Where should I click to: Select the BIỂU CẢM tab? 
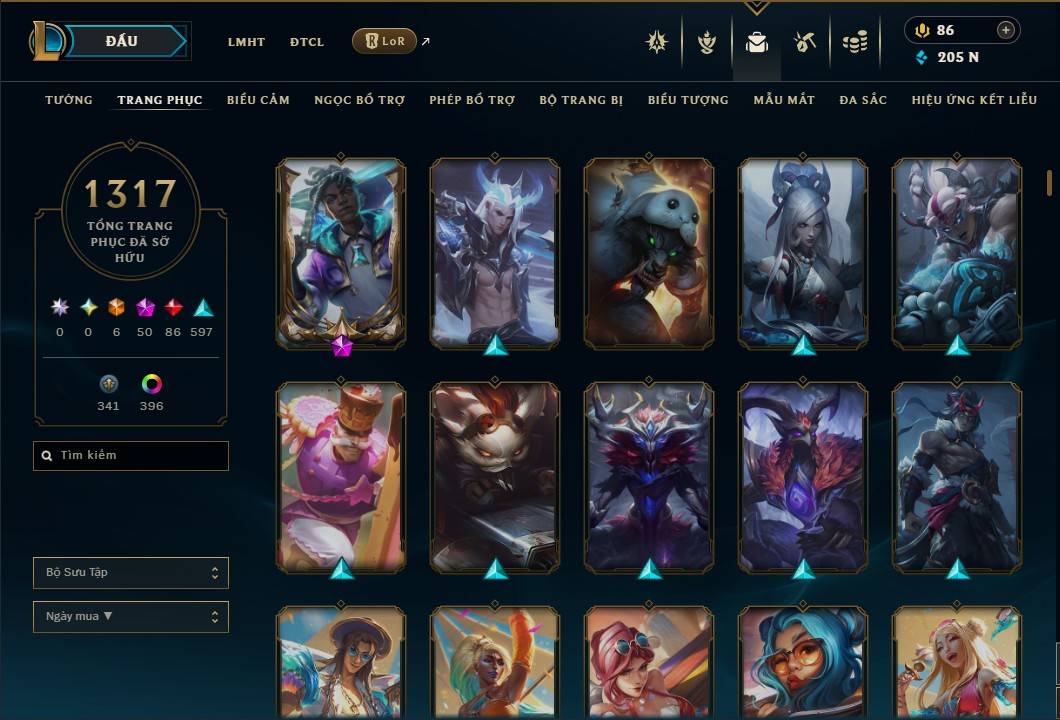(x=258, y=100)
